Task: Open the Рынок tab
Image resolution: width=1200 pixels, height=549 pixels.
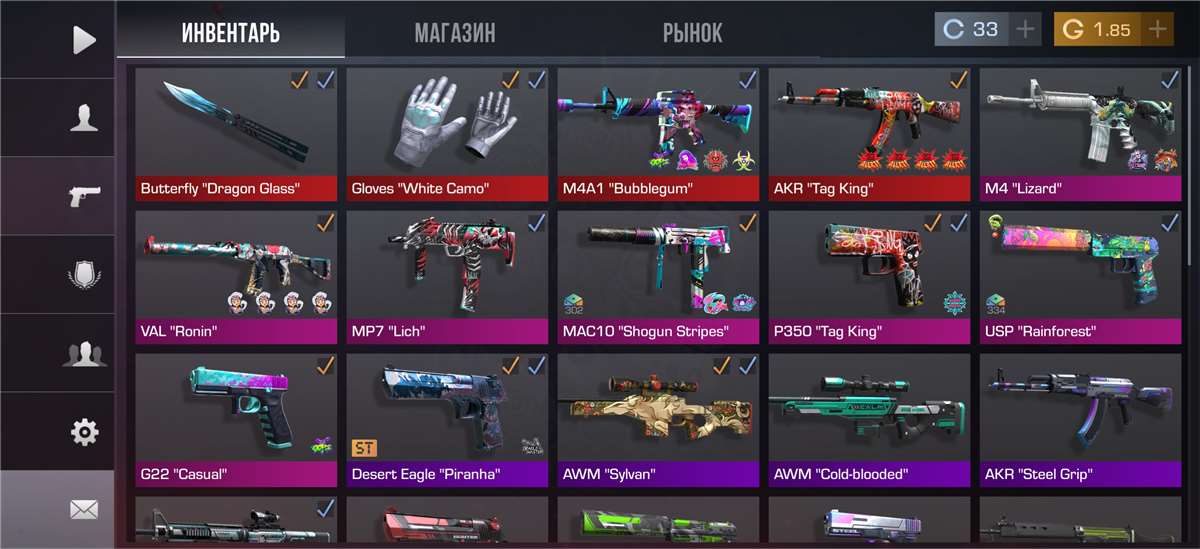Action: point(692,33)
